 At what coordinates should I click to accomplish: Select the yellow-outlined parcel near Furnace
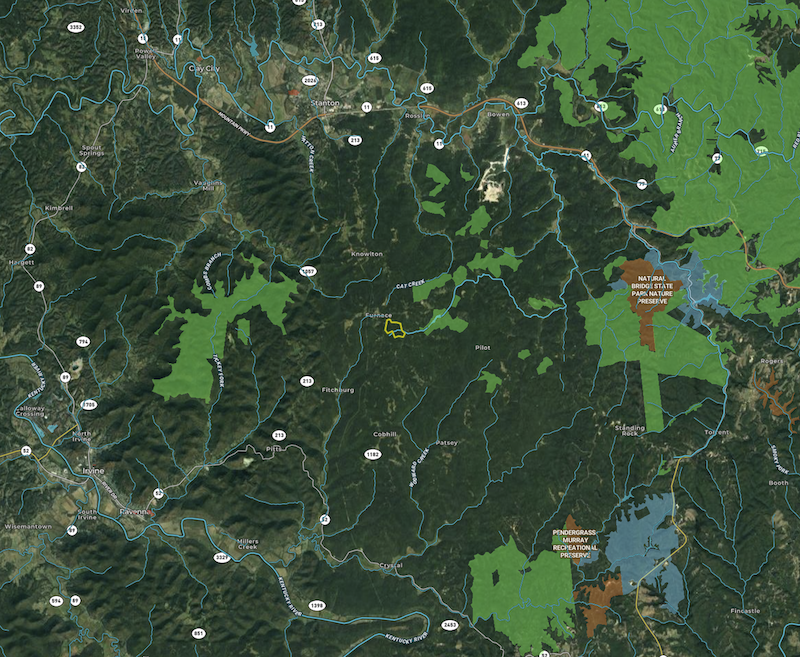tap(397, 328)
